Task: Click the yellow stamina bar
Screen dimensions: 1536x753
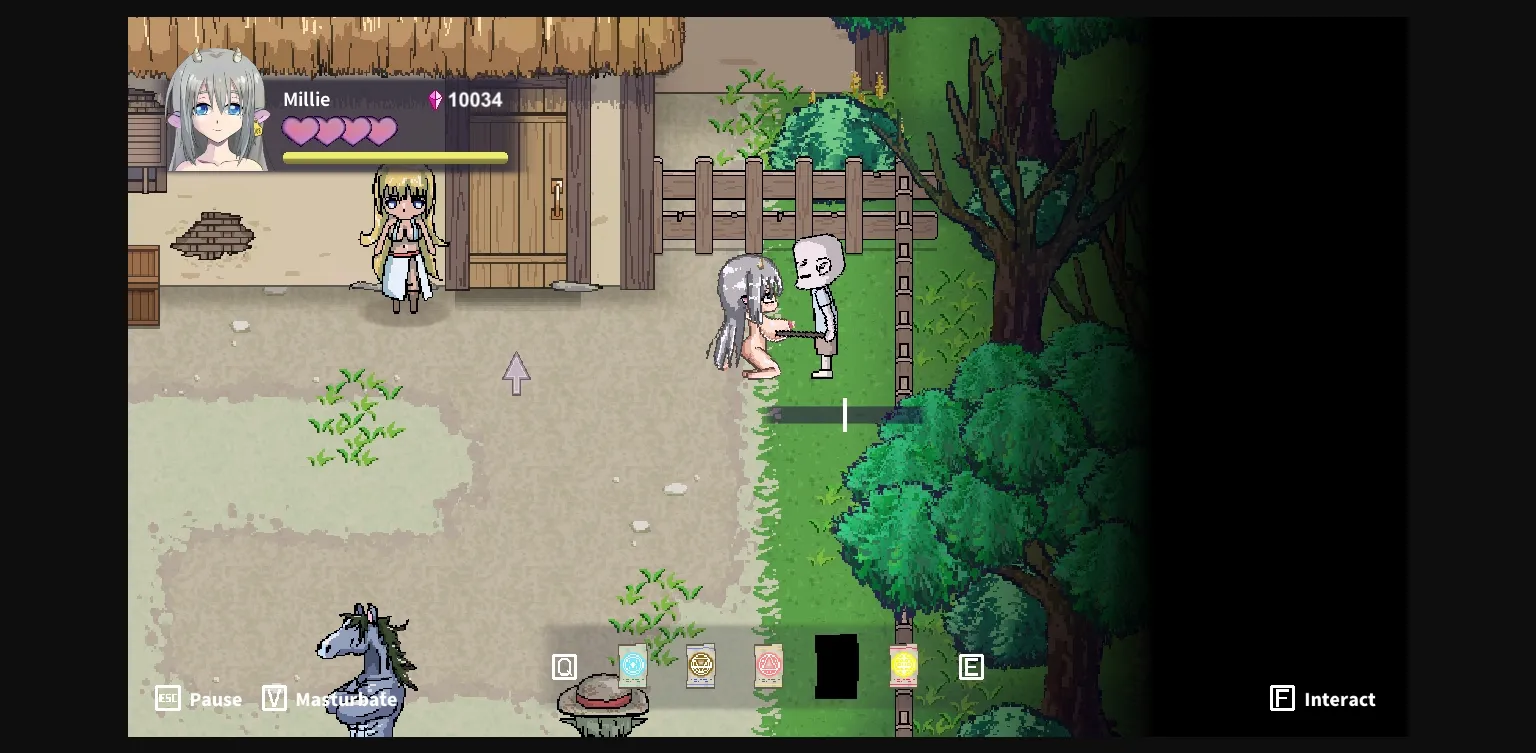Action: [x=395, y=157]
